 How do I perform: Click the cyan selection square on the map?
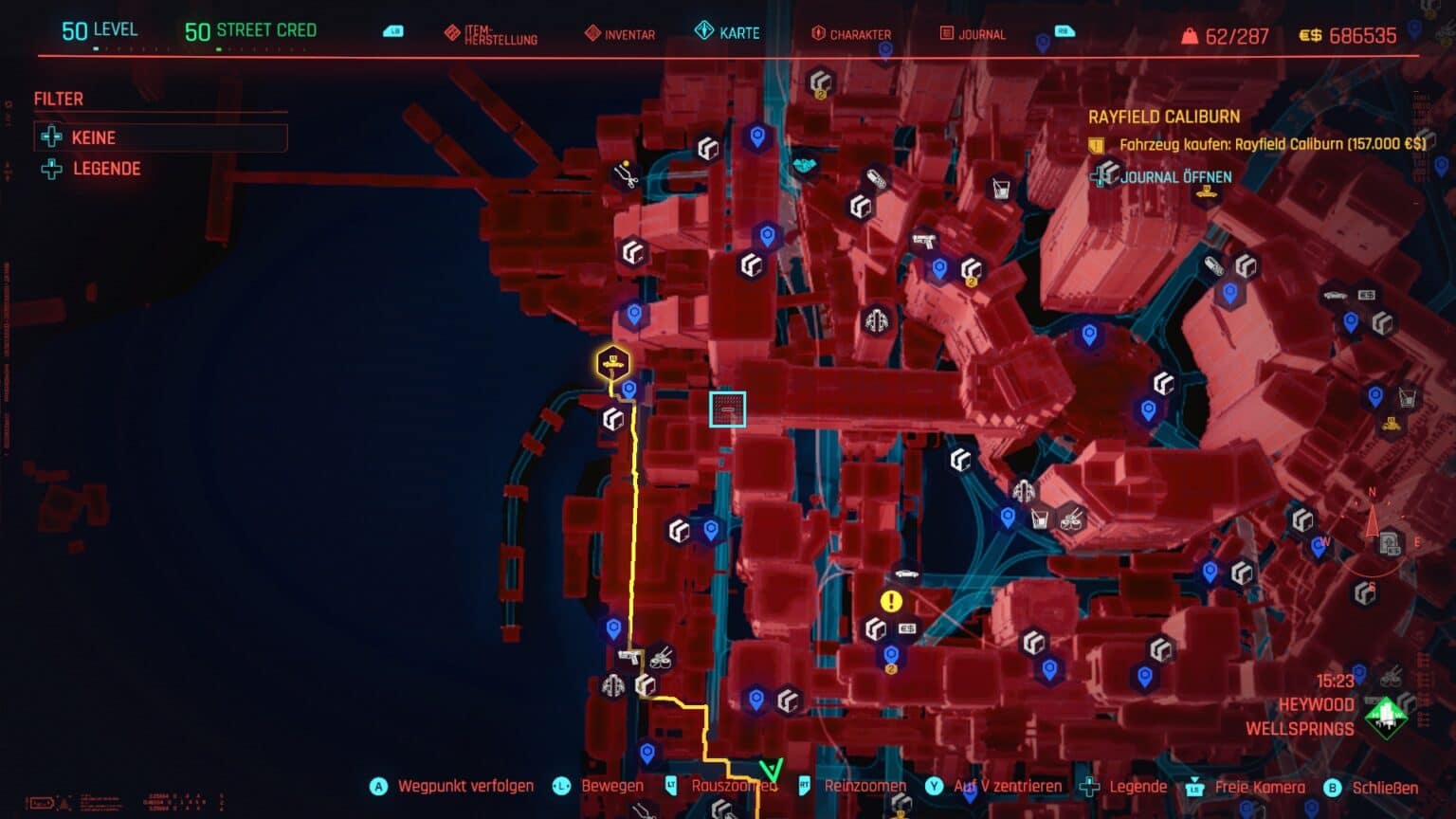(728, 410)
